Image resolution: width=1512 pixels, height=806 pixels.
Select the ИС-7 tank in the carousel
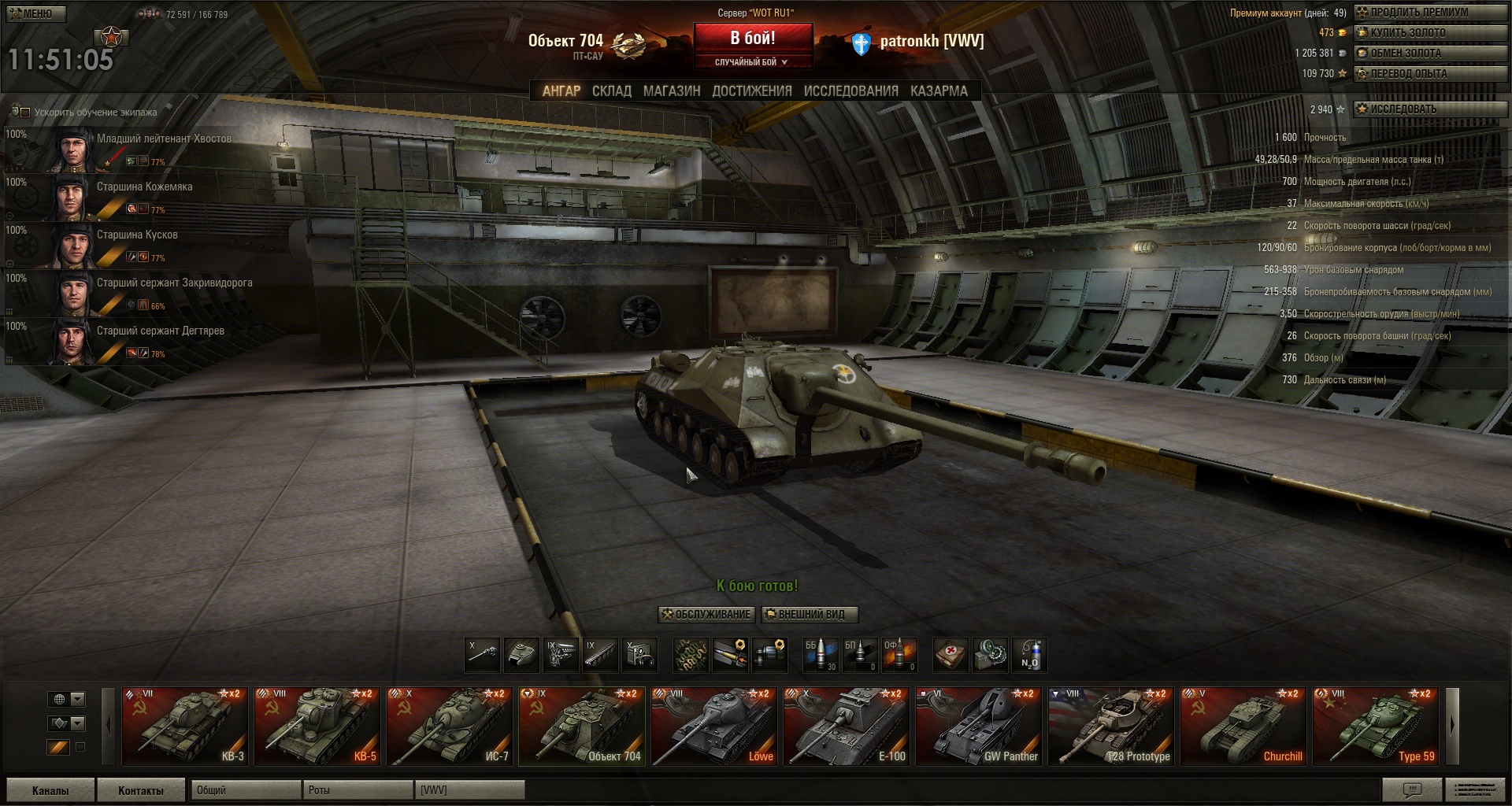(450, 727)
